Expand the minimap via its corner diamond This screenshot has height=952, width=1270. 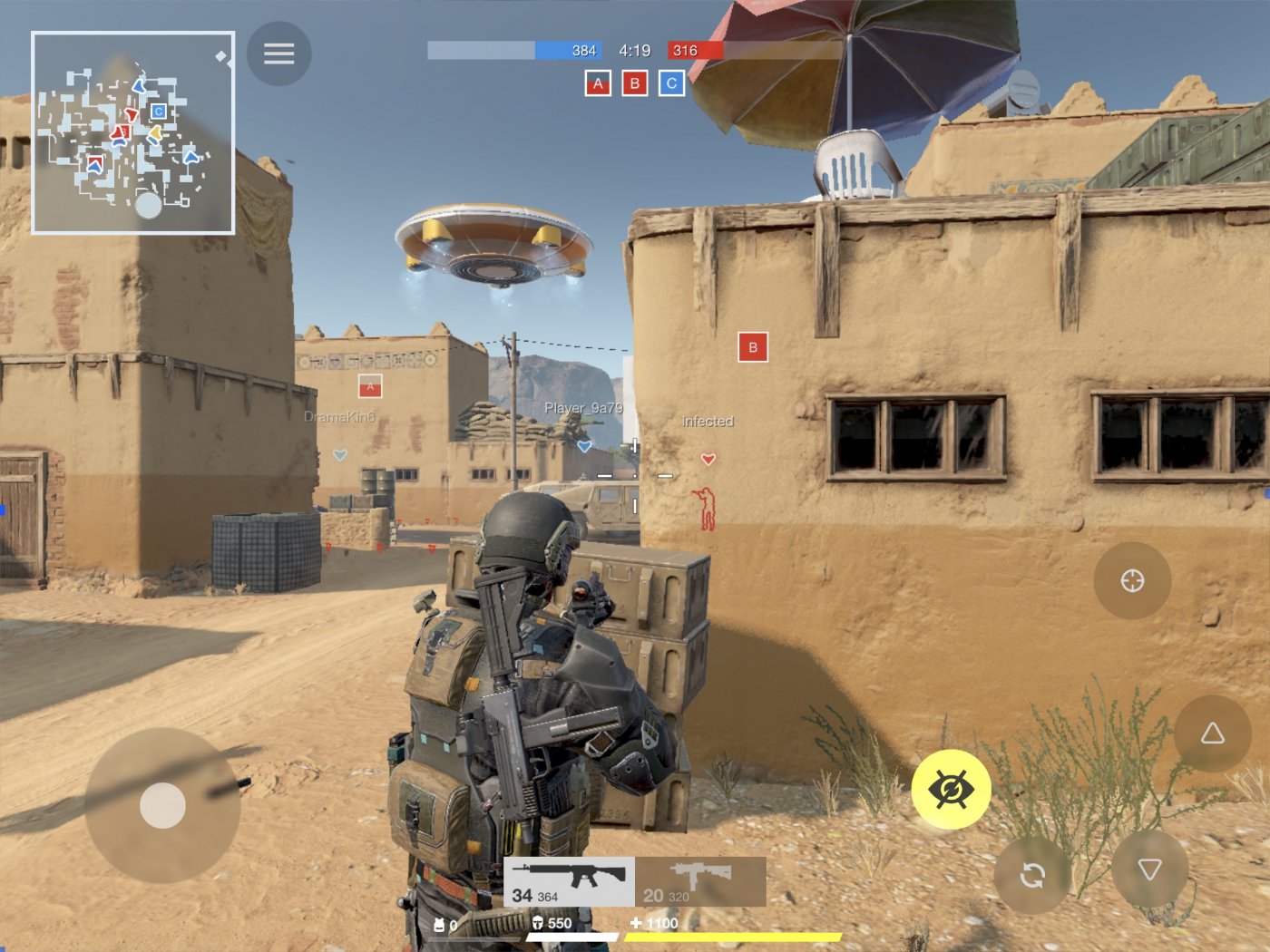pyautogui.click(x=220, y=55)
